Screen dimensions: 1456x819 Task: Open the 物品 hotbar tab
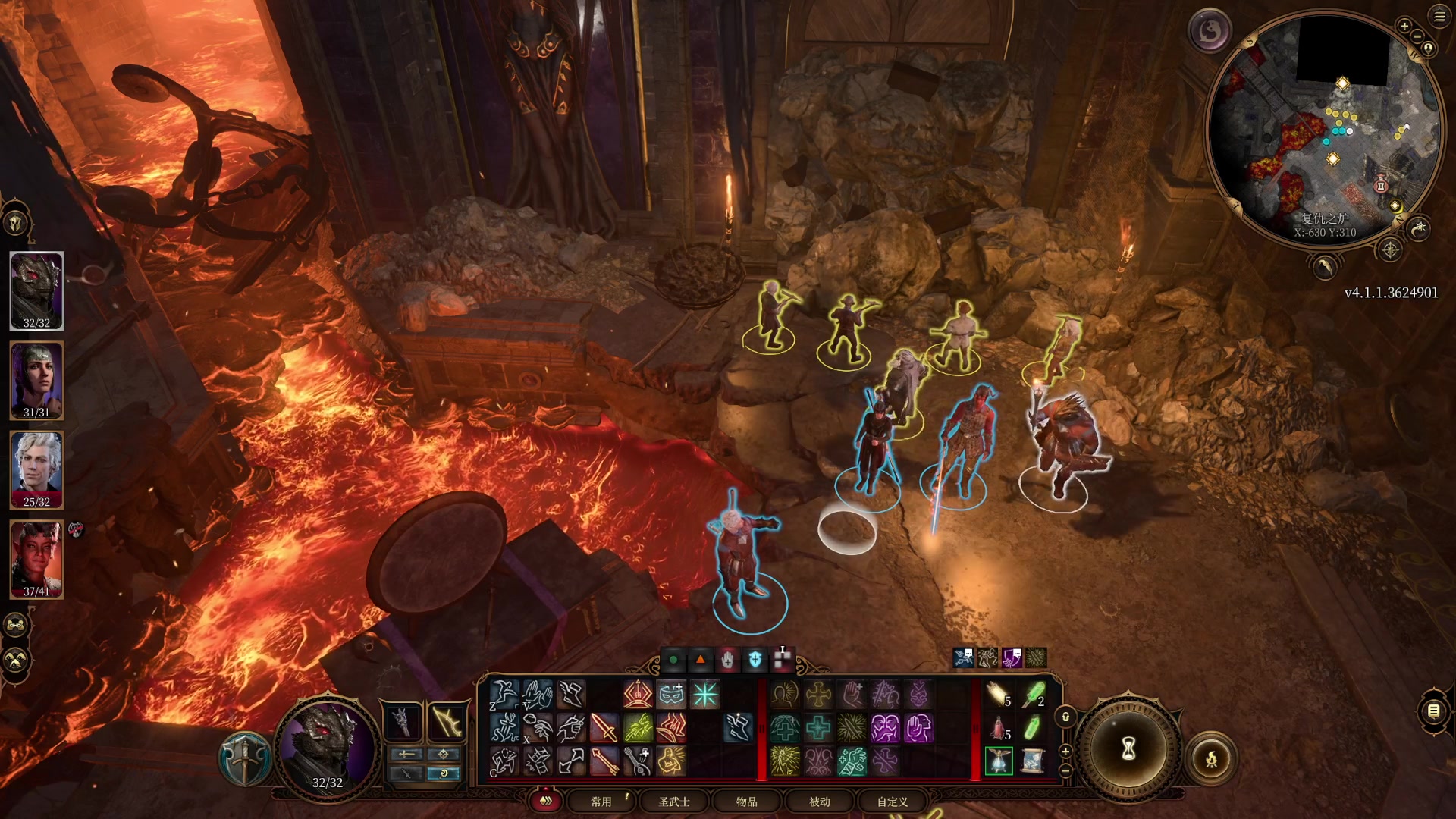[747, 802]
